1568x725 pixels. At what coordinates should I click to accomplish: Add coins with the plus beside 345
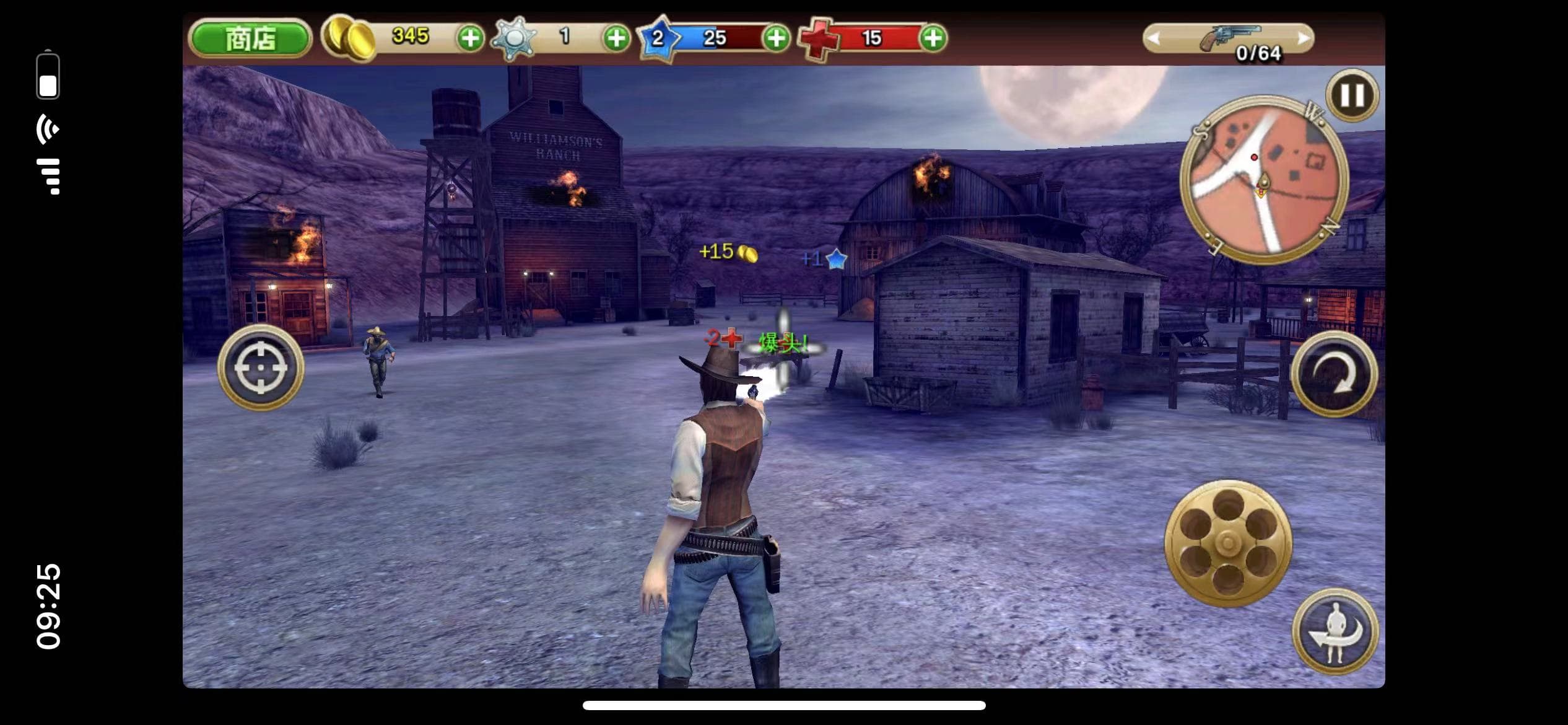point(471,38)
